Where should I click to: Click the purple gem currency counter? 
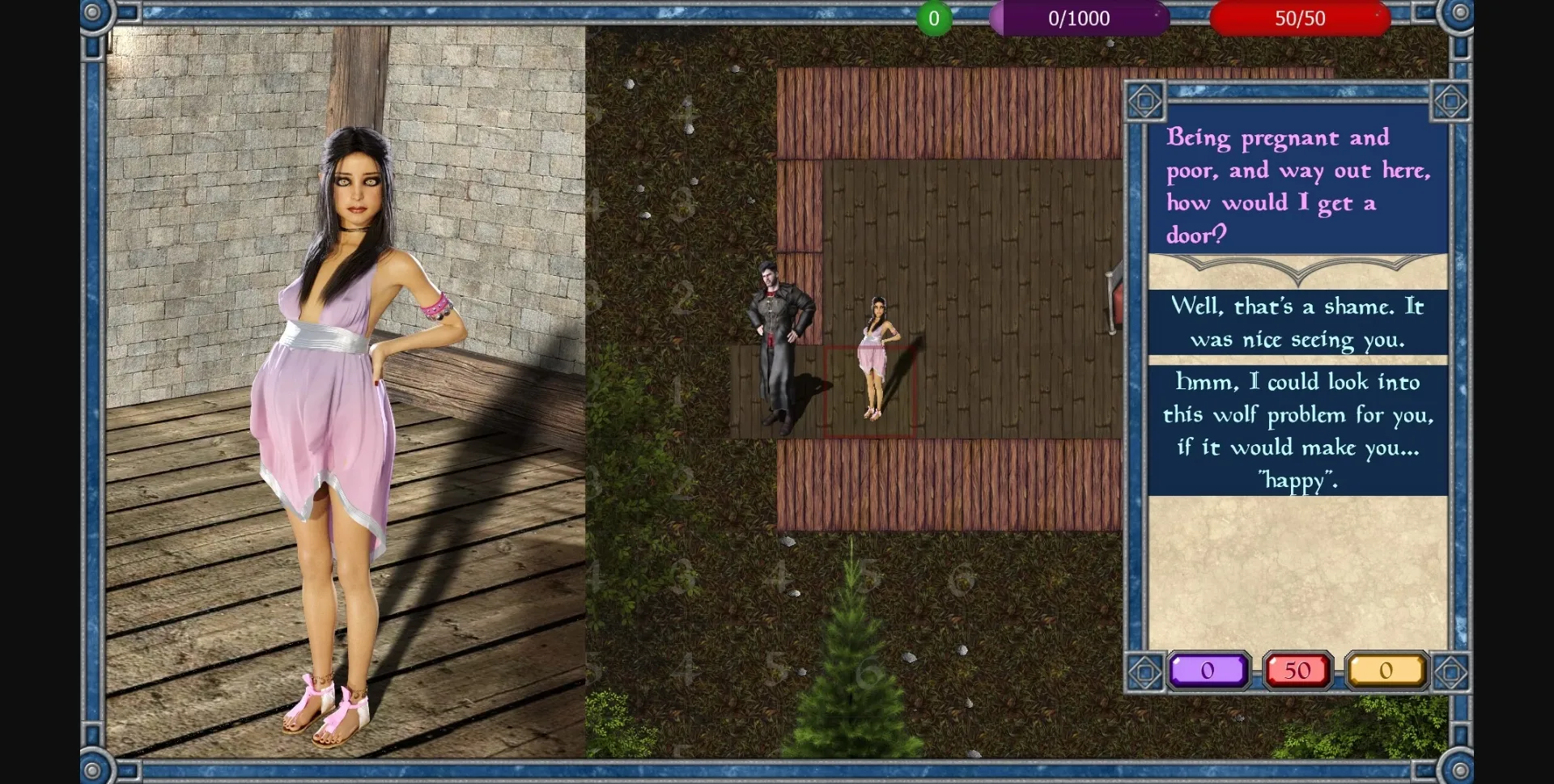point(1209,670)
